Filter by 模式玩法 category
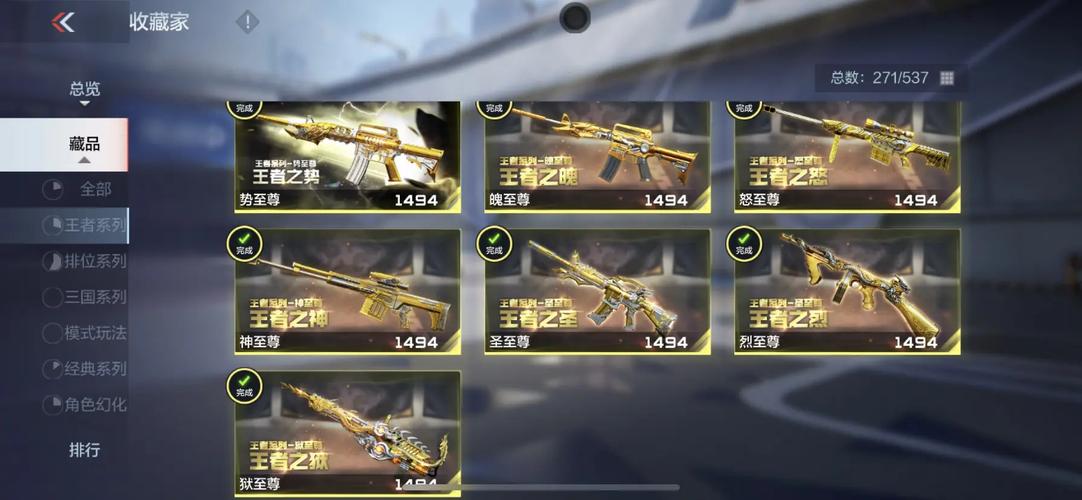Screen dimensions: 1082x500 click(95, 333)
